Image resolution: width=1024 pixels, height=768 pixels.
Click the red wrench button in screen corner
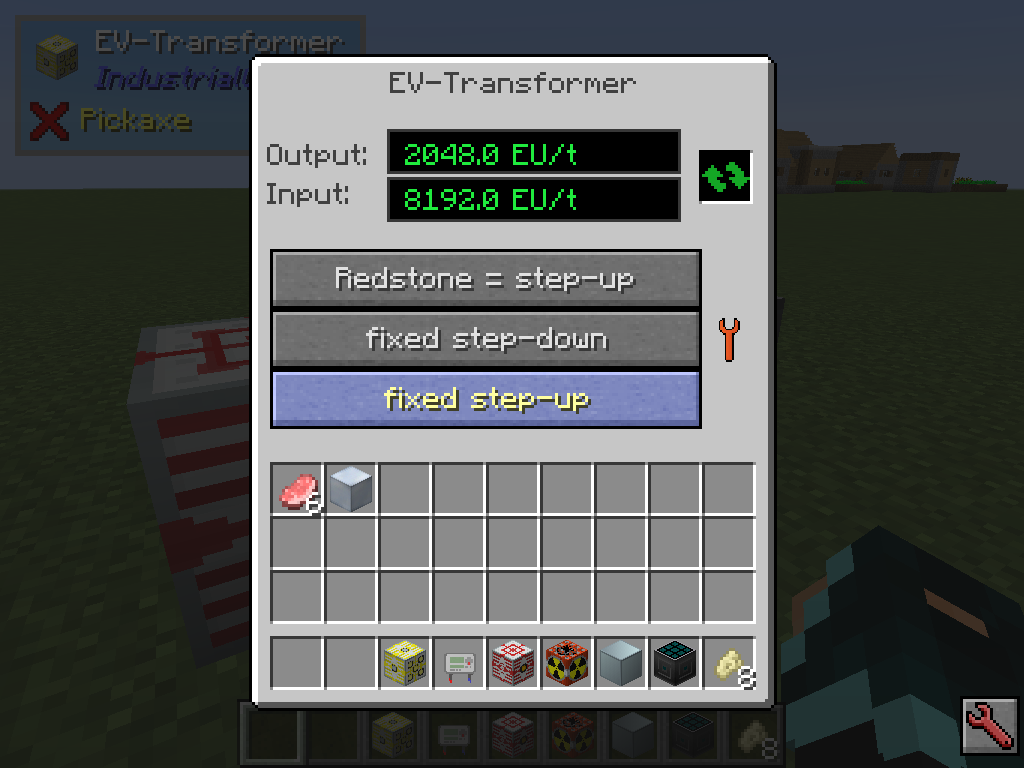(988, 726)
